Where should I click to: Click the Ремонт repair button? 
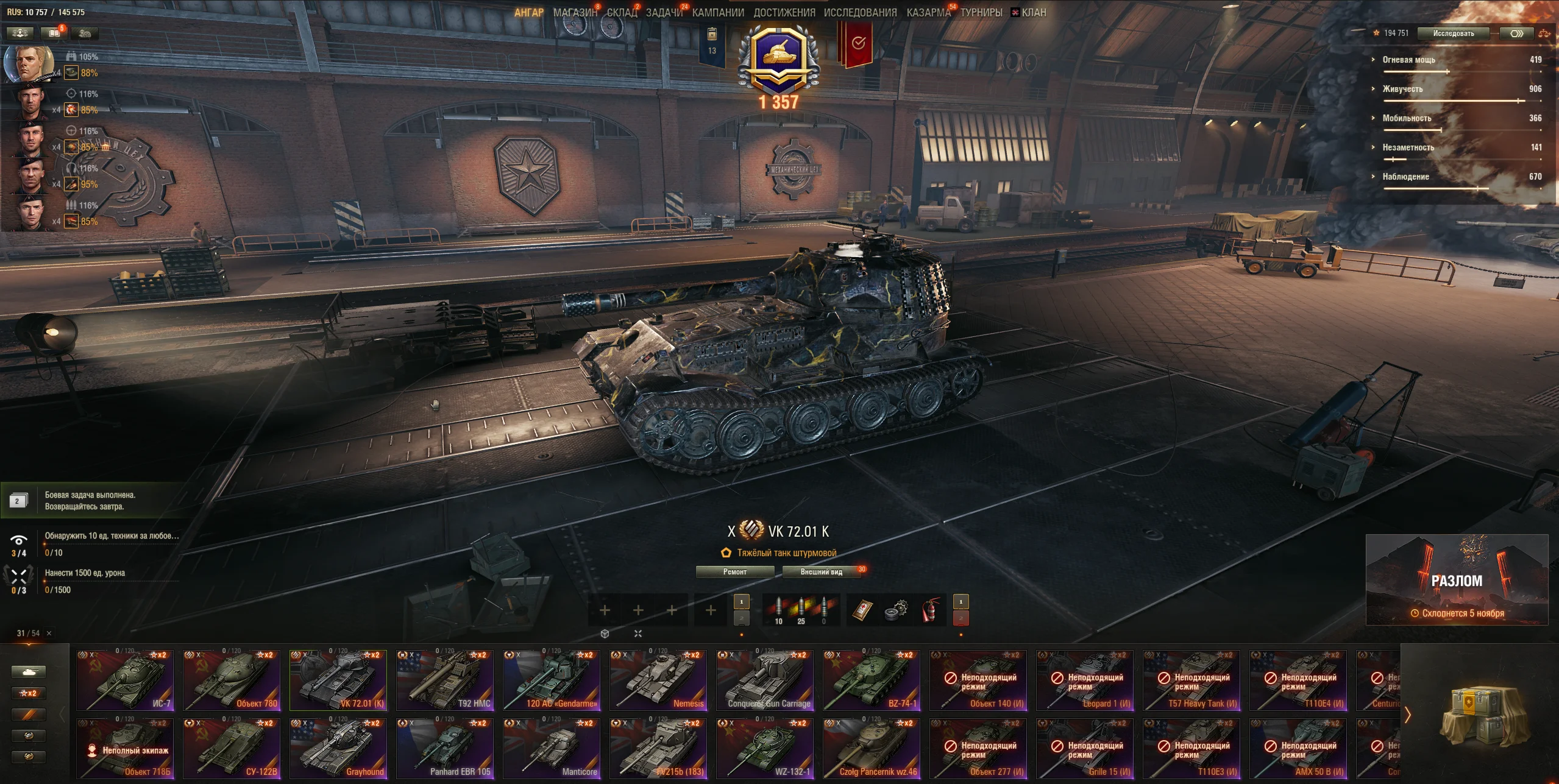click(x=735, y=572)
